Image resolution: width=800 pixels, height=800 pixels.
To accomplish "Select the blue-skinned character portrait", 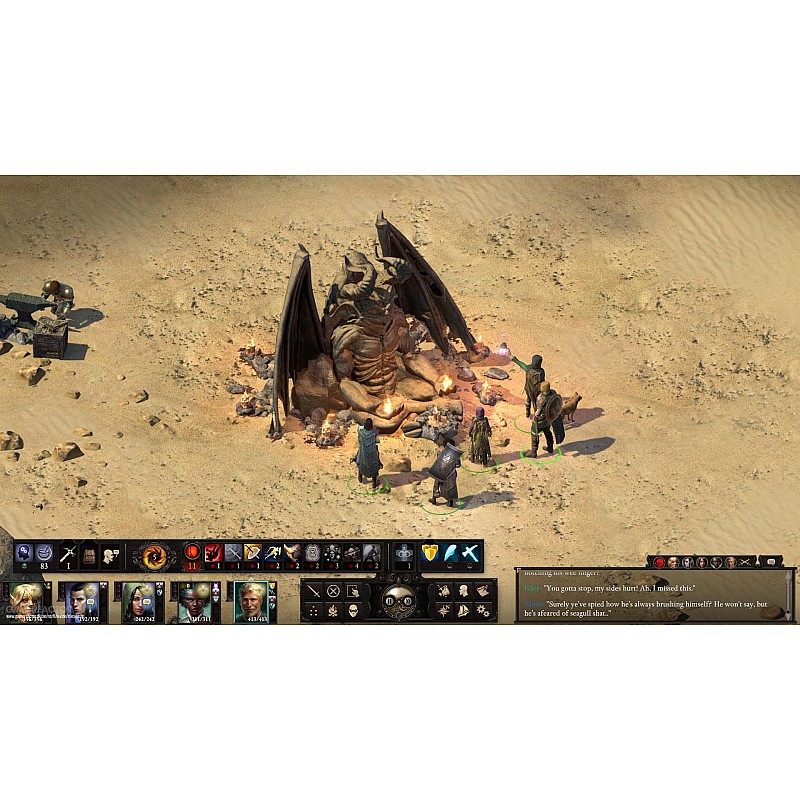I will coord(194,601).
